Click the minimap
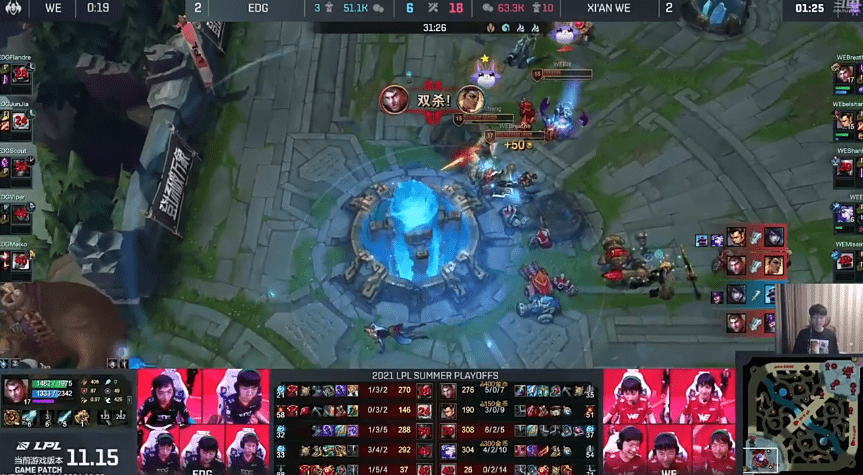 coord(798,412)
